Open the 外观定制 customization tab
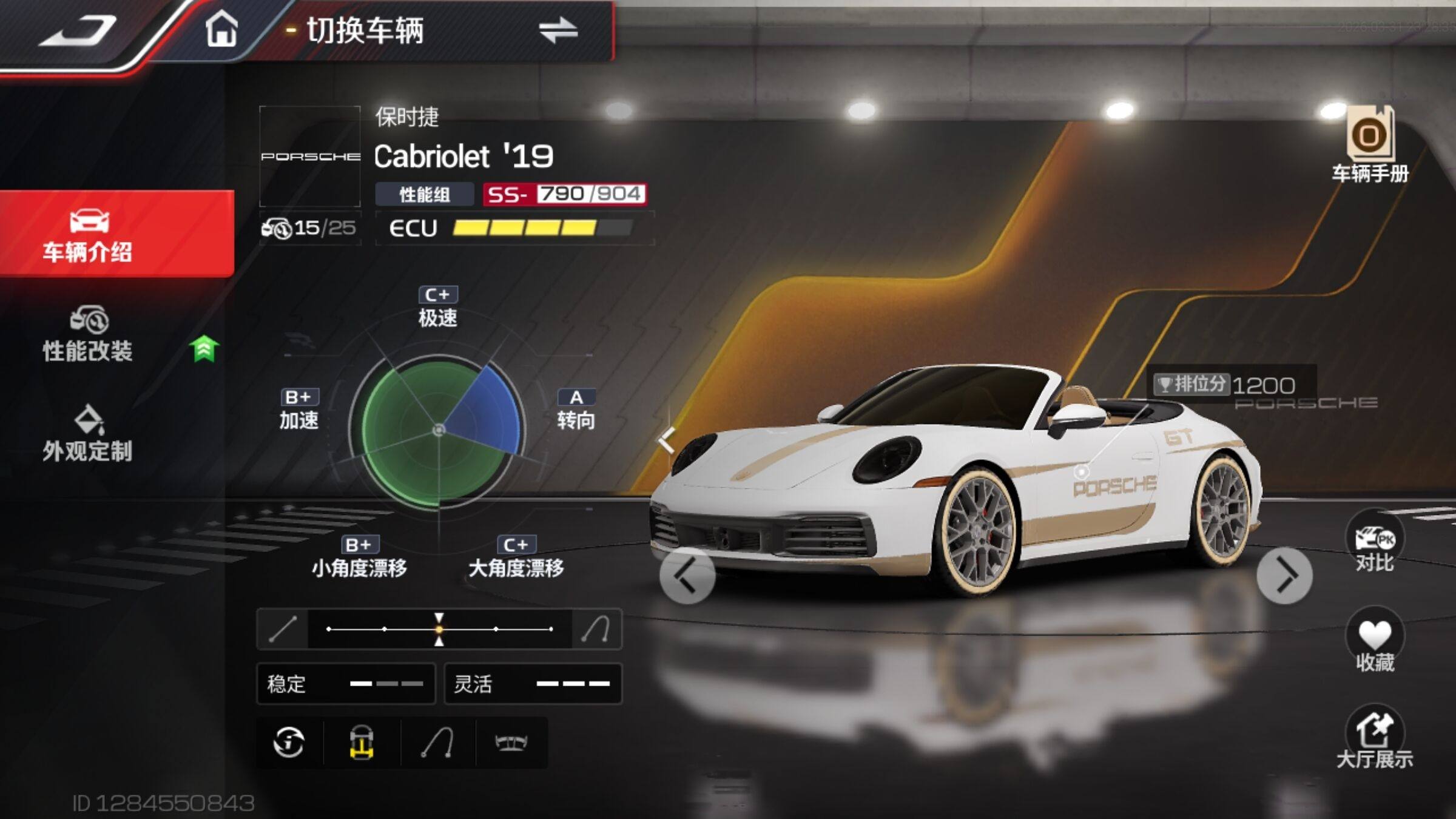The width and height of the screenshot is (1456, 819). pyautogui.click(x=89, y=434)
